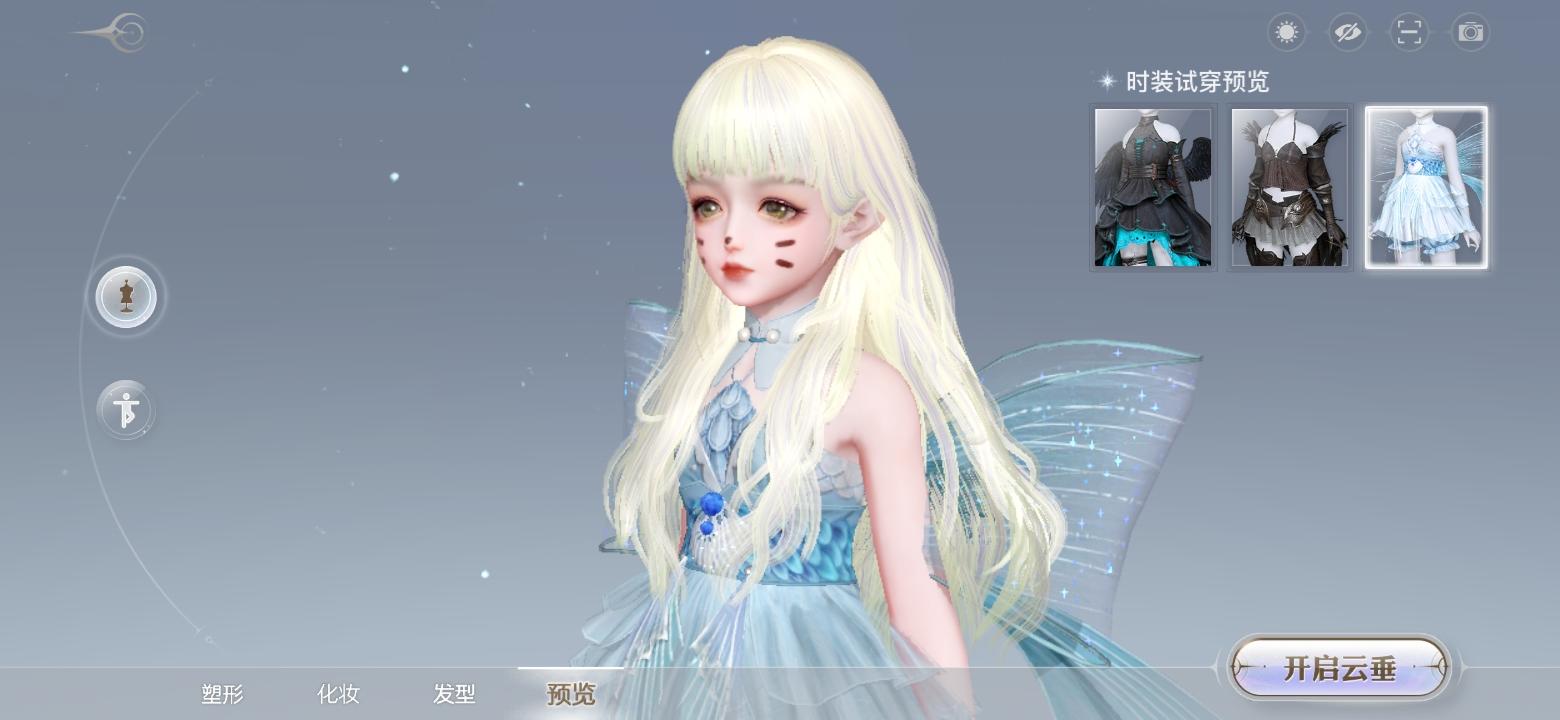Select the middle brown armor outfit thumbnail

pos(1289,187)
